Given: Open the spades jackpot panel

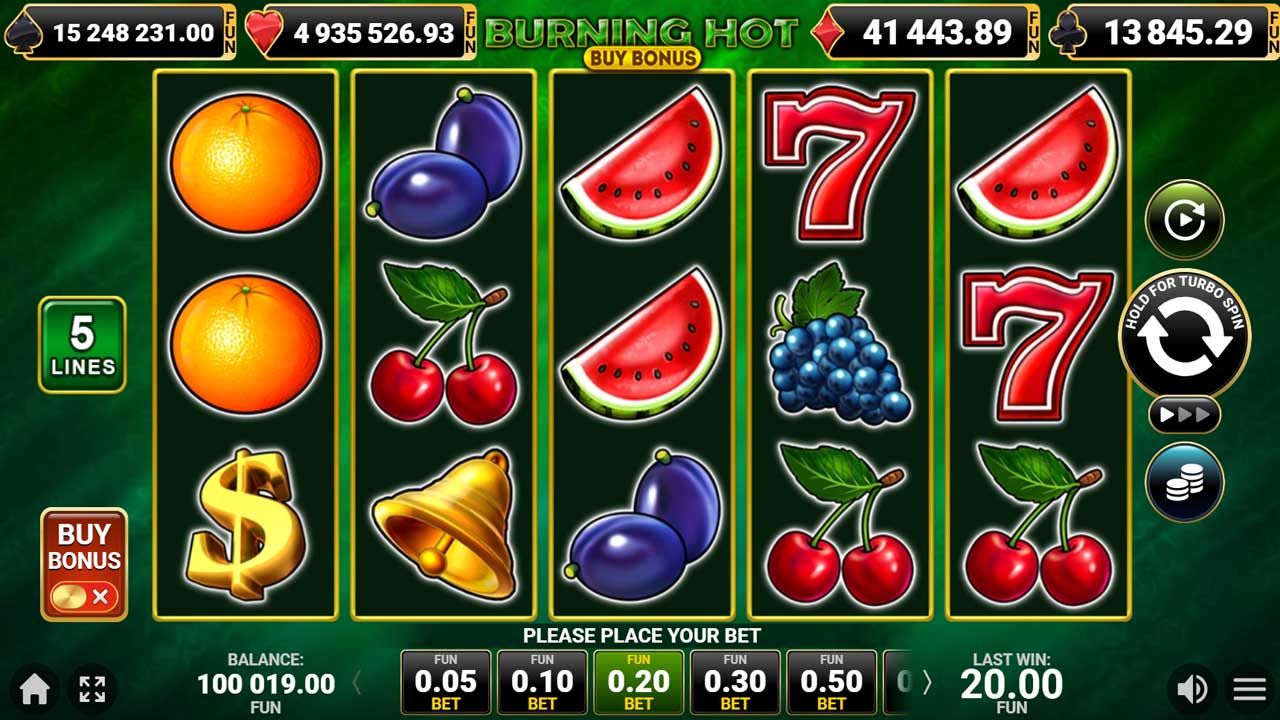Looking at the screenshot, I should tap(120, 33).
